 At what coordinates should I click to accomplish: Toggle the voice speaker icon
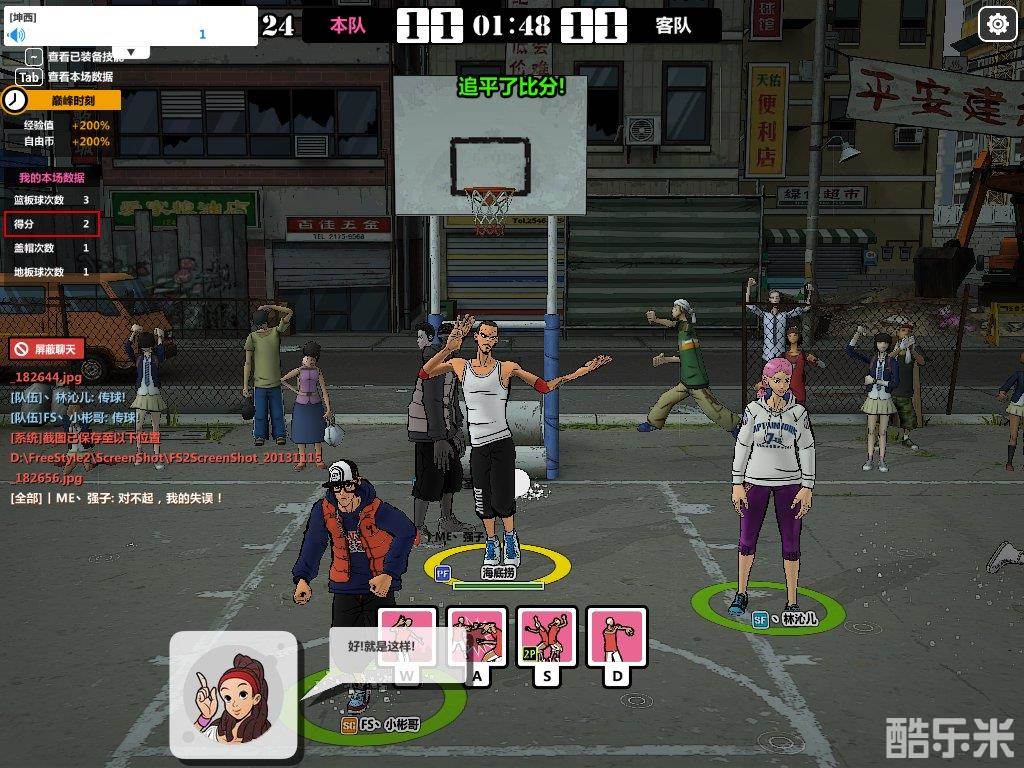click(x=16, y=34)
